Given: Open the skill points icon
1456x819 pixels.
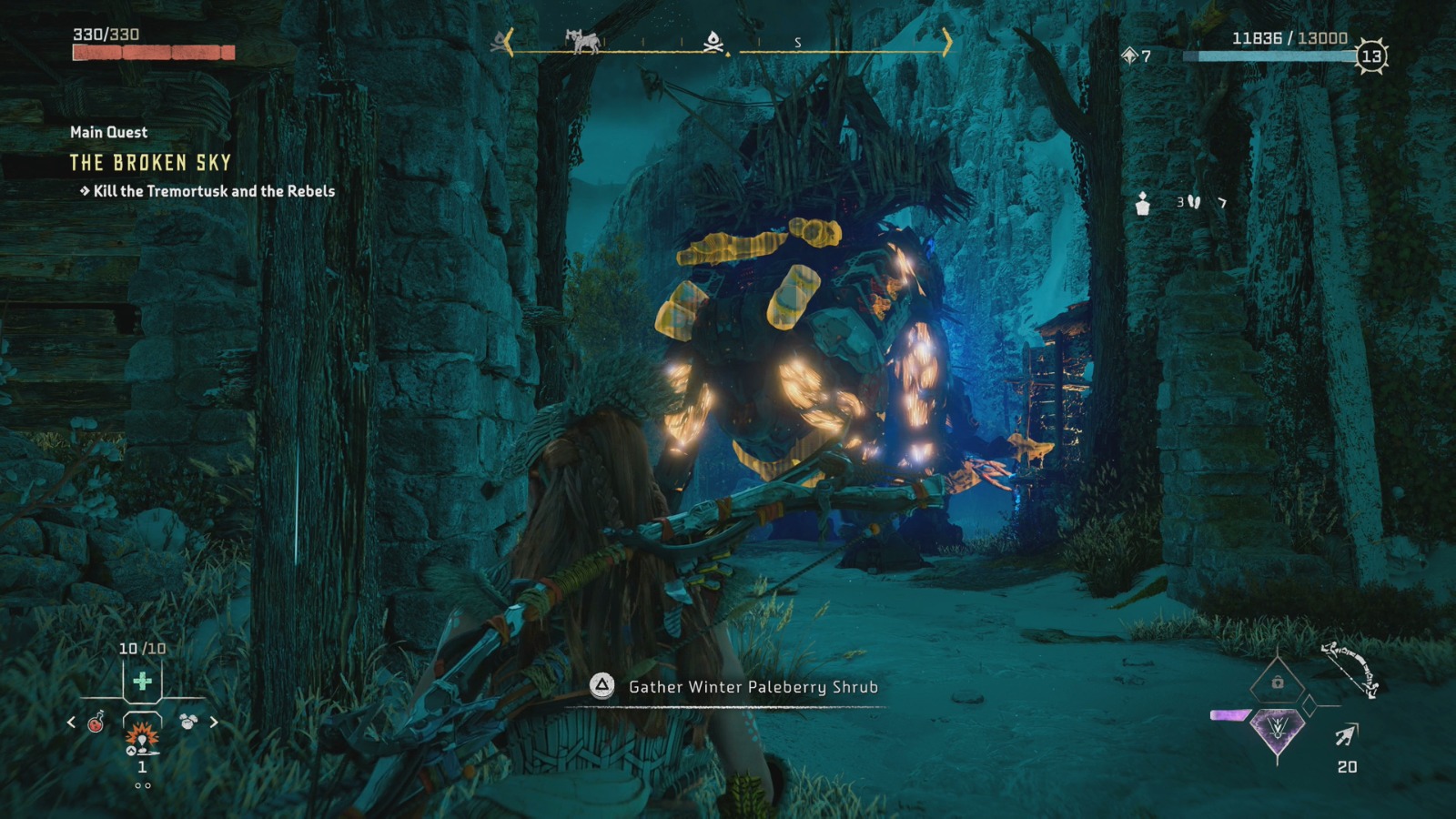Looking at the screenshot, I should click(1130, 56).
